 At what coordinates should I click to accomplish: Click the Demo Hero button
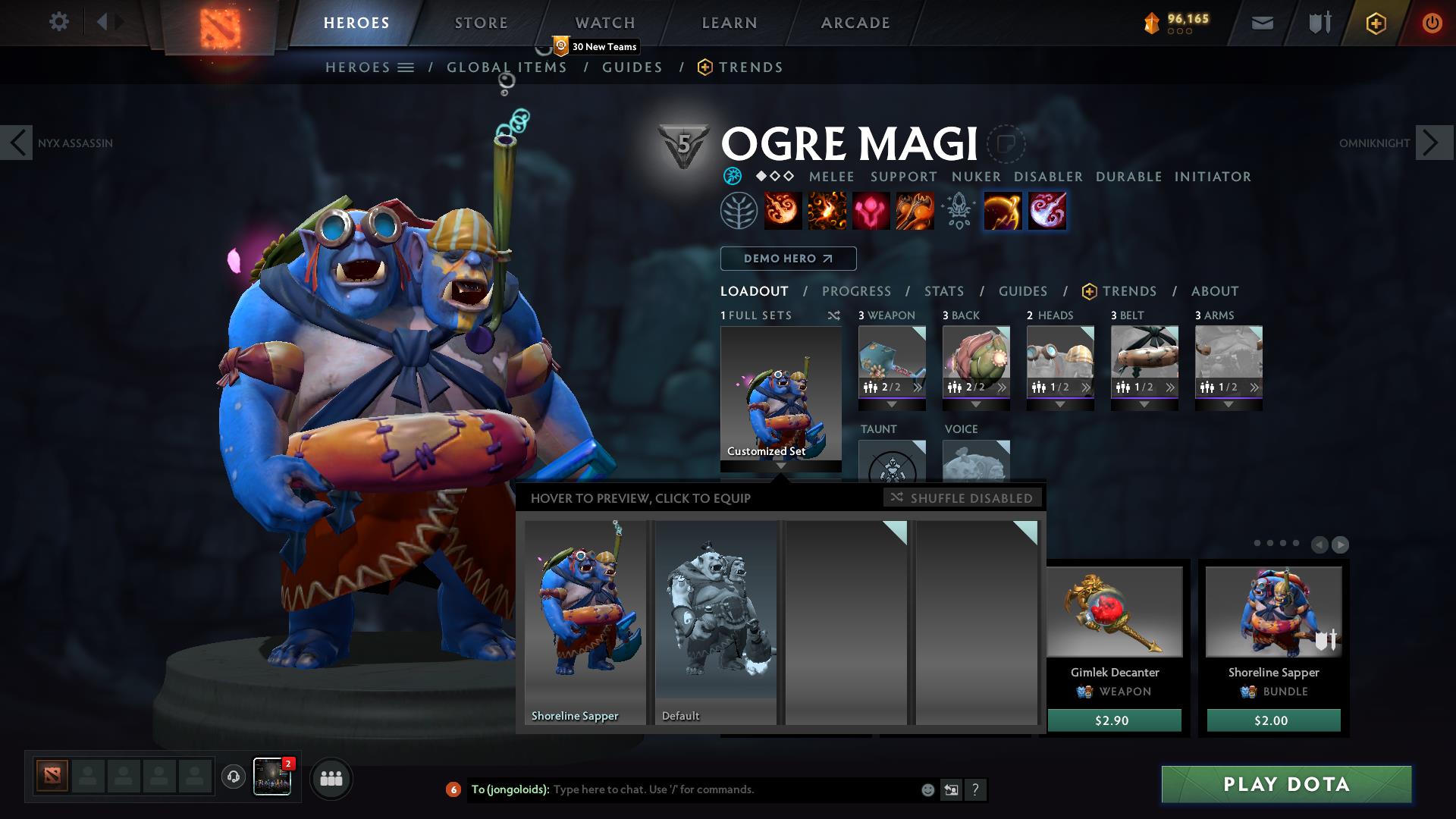point(788,259)
